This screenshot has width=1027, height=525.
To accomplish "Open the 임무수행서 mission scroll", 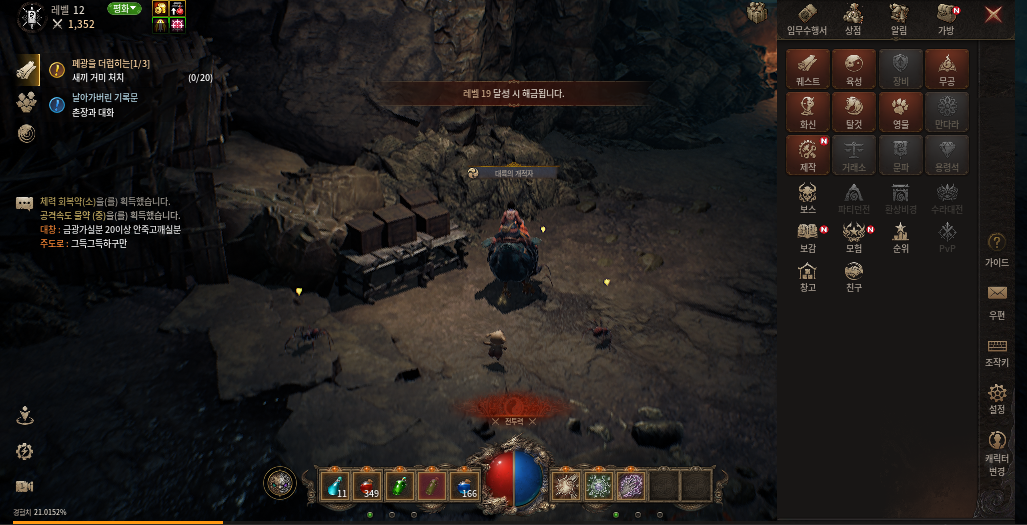I will click(809, 18).
